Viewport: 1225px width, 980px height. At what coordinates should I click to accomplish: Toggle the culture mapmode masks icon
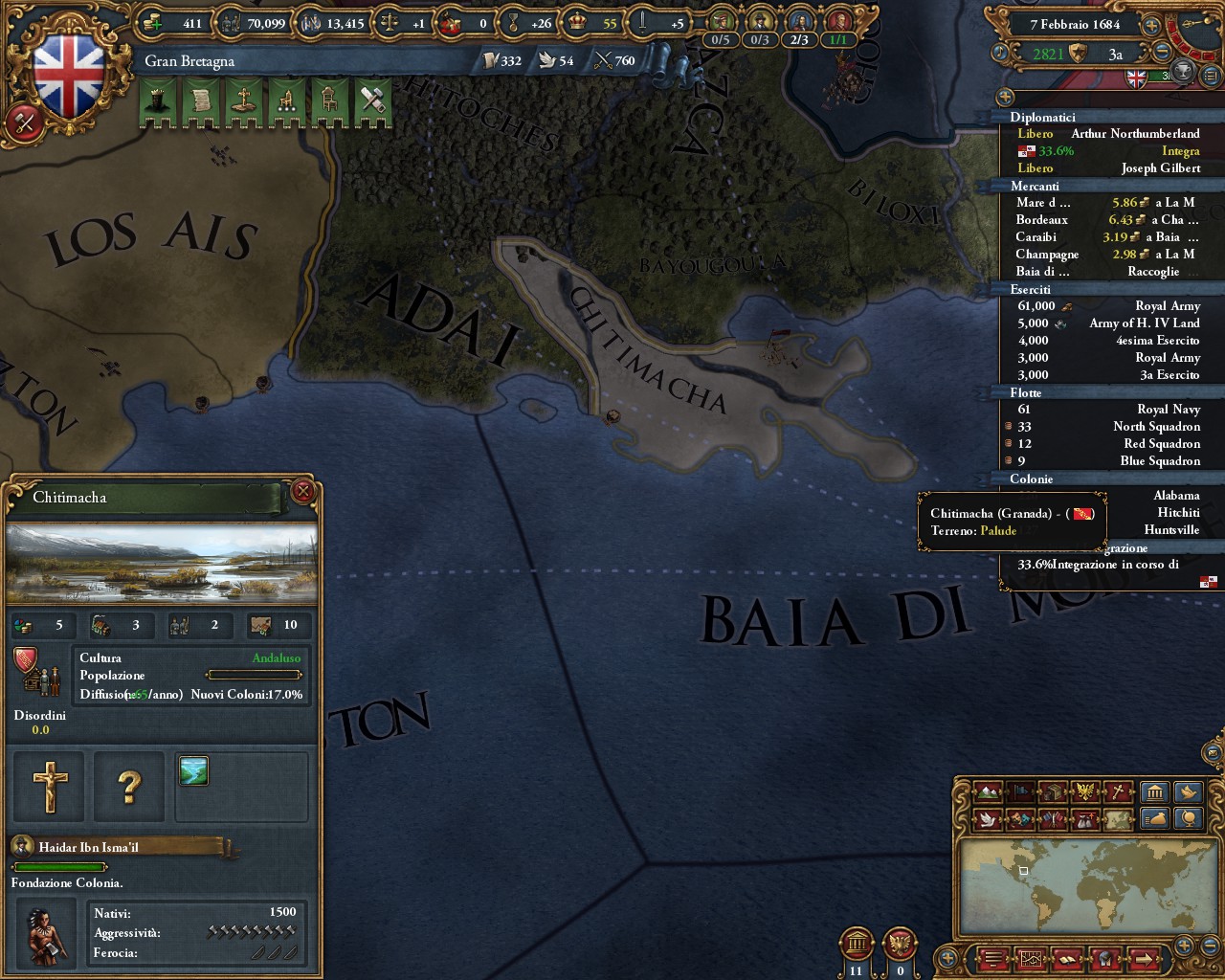click(x=1019, y=818)
